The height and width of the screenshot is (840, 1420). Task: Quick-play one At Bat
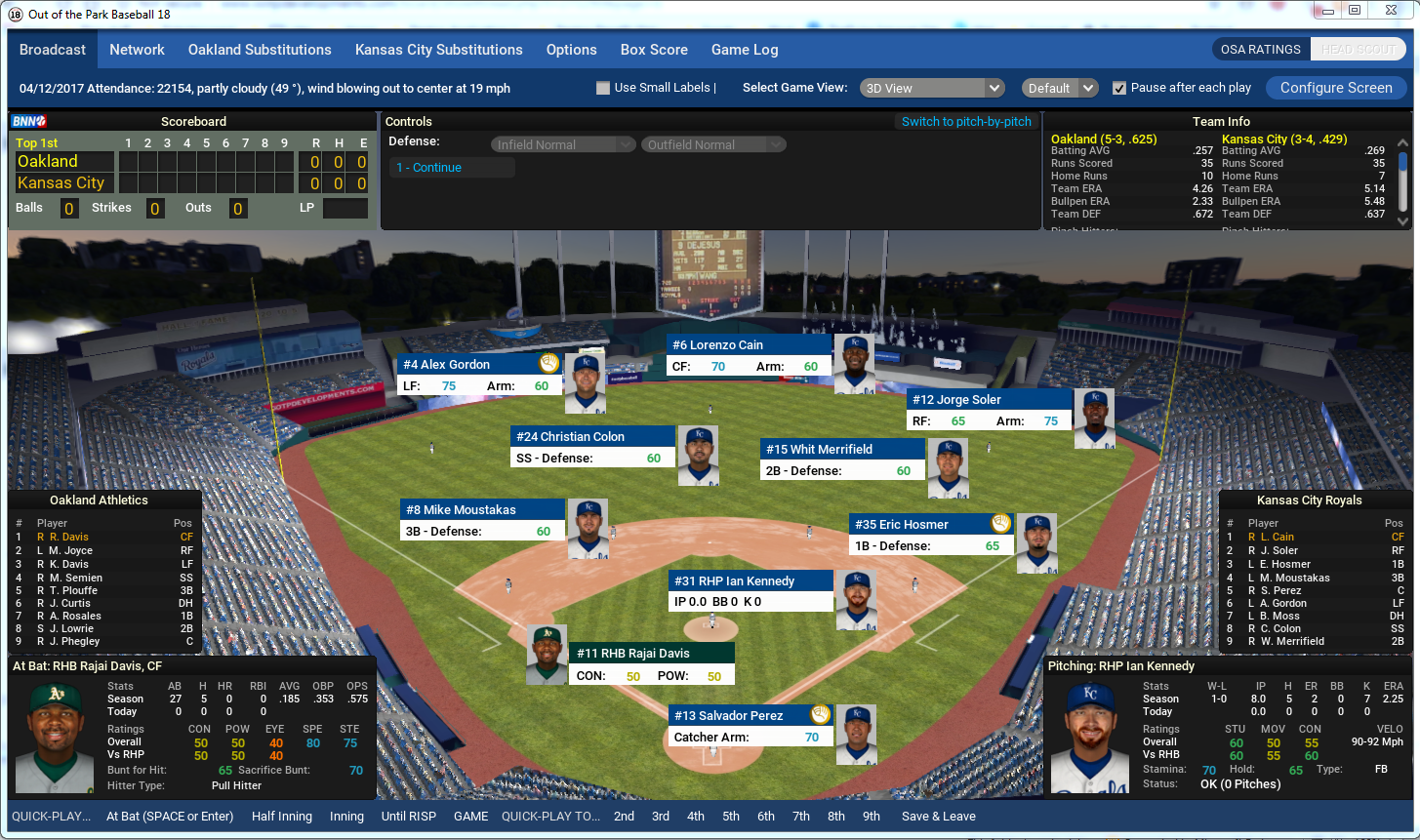click(x=169, y=817)
